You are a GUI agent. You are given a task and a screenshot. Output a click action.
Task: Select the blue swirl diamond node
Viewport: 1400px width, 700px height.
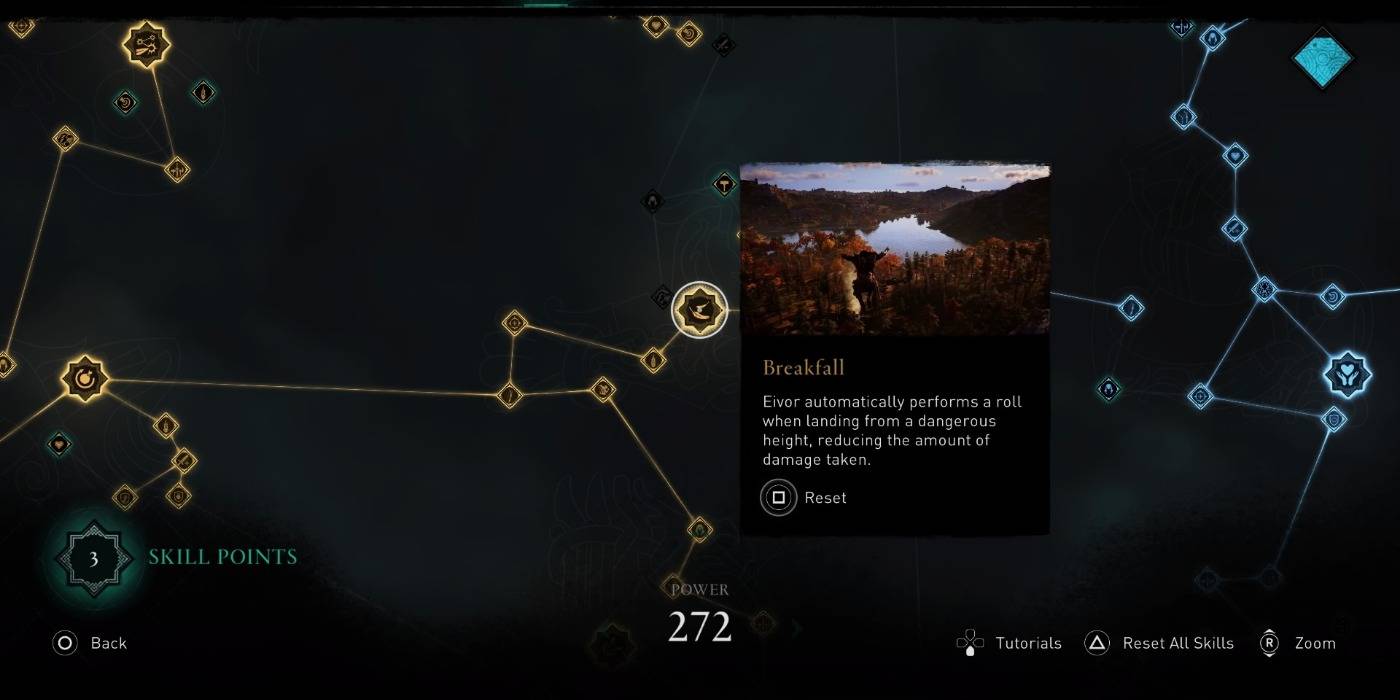[1332, 296]
